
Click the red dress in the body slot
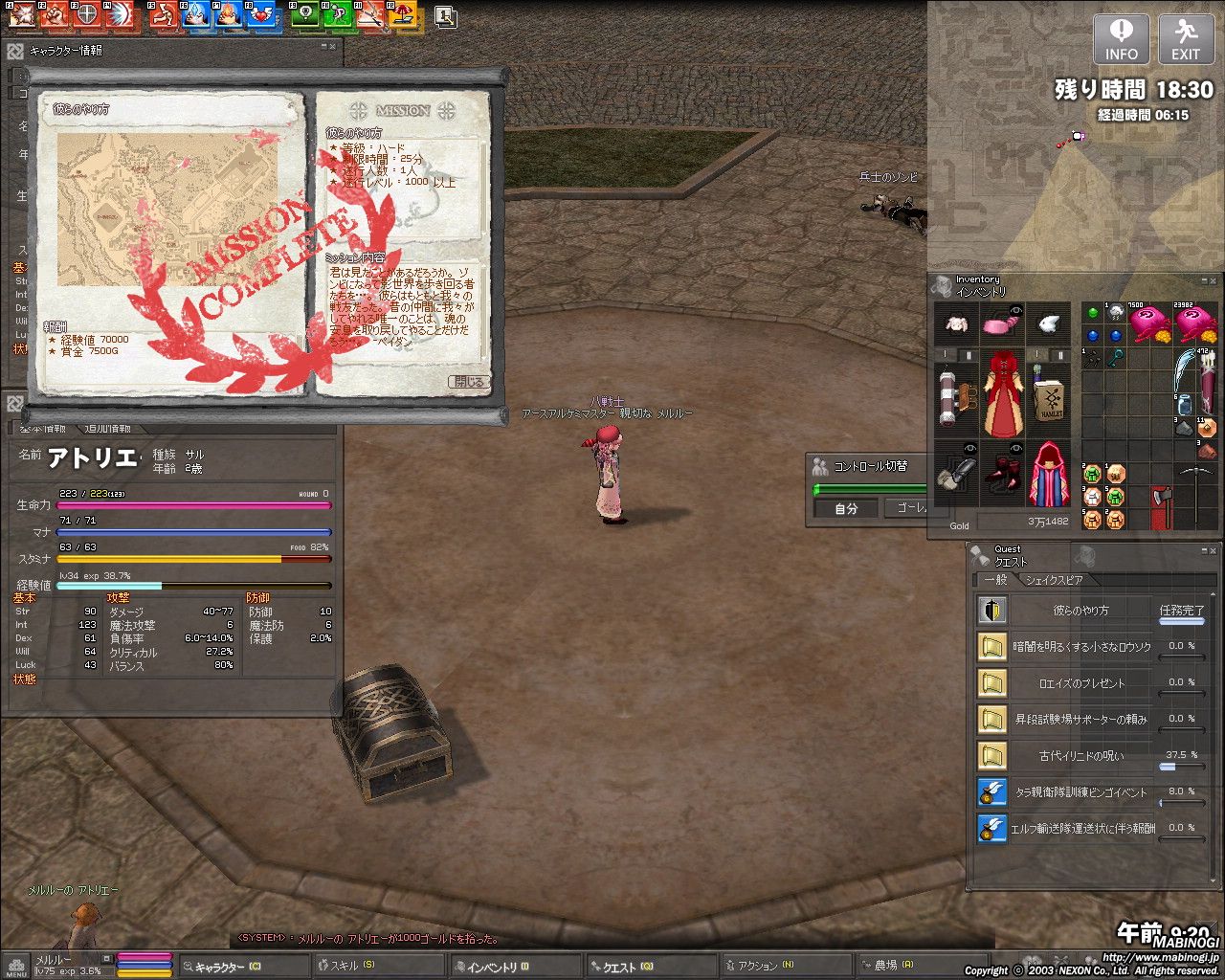coord(1002,390)
